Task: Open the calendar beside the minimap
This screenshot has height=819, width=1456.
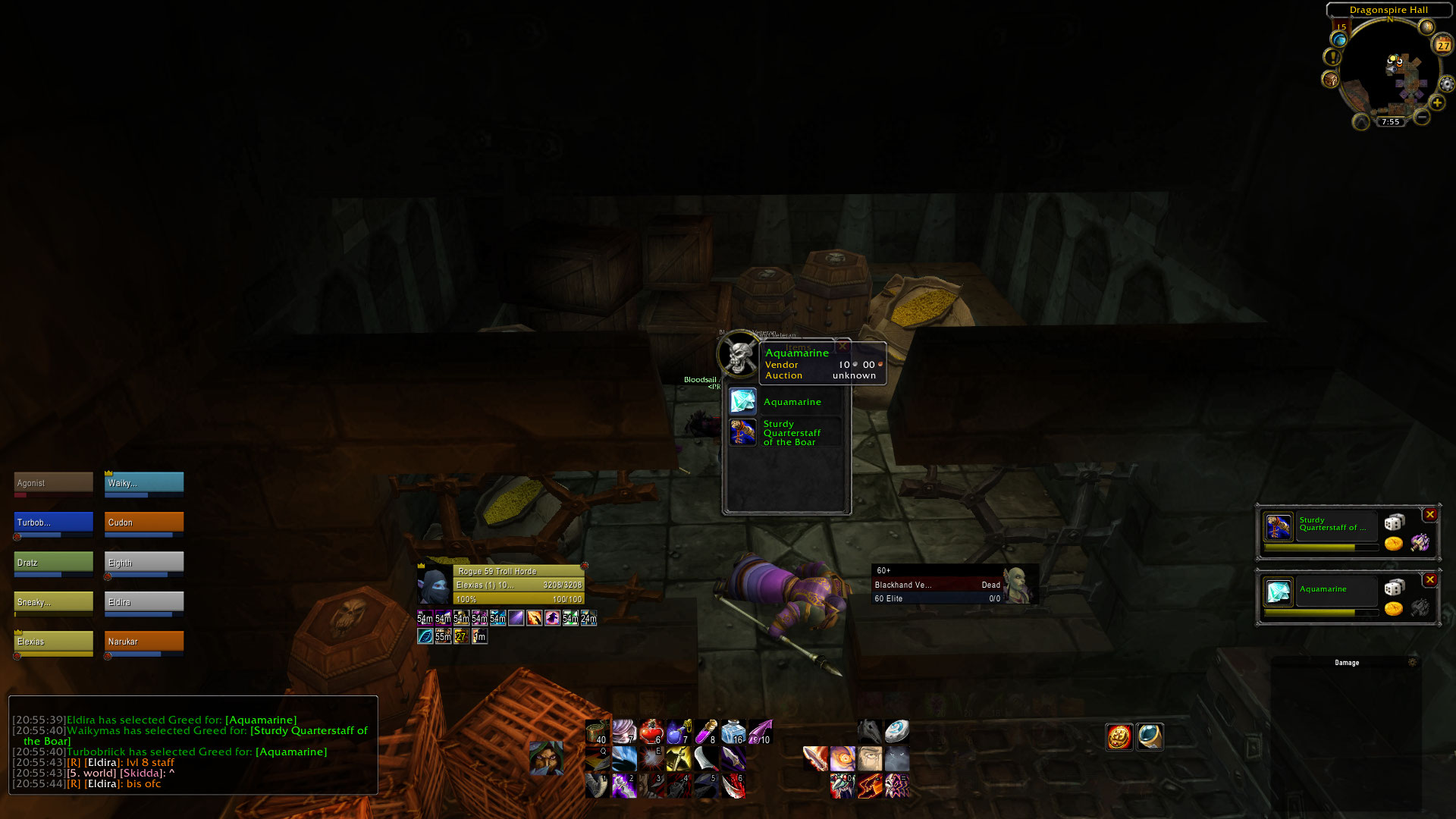Action: (1442, 45)
